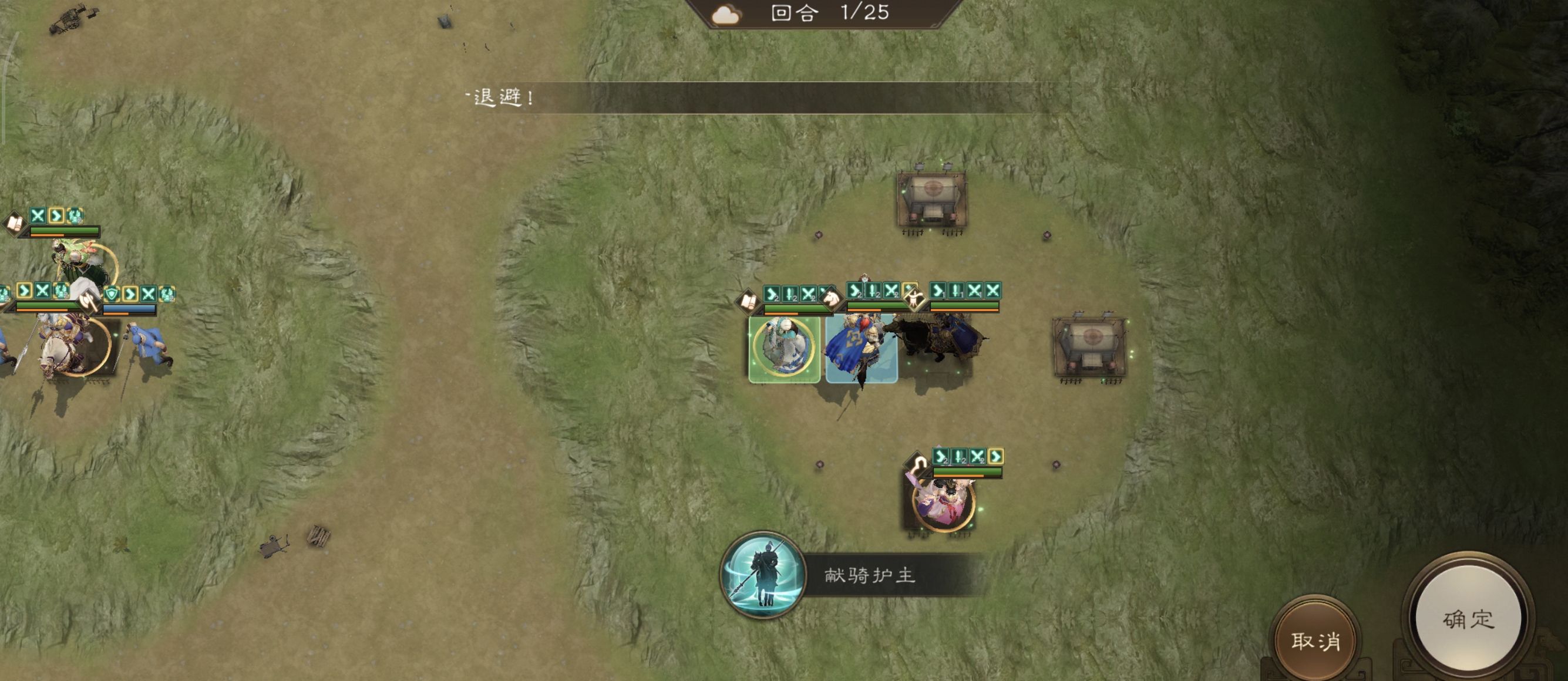The height and width of the screenshot is (681, 1568).
Task: Click the green health bar of the pink-robed unit
Action: 968,473
